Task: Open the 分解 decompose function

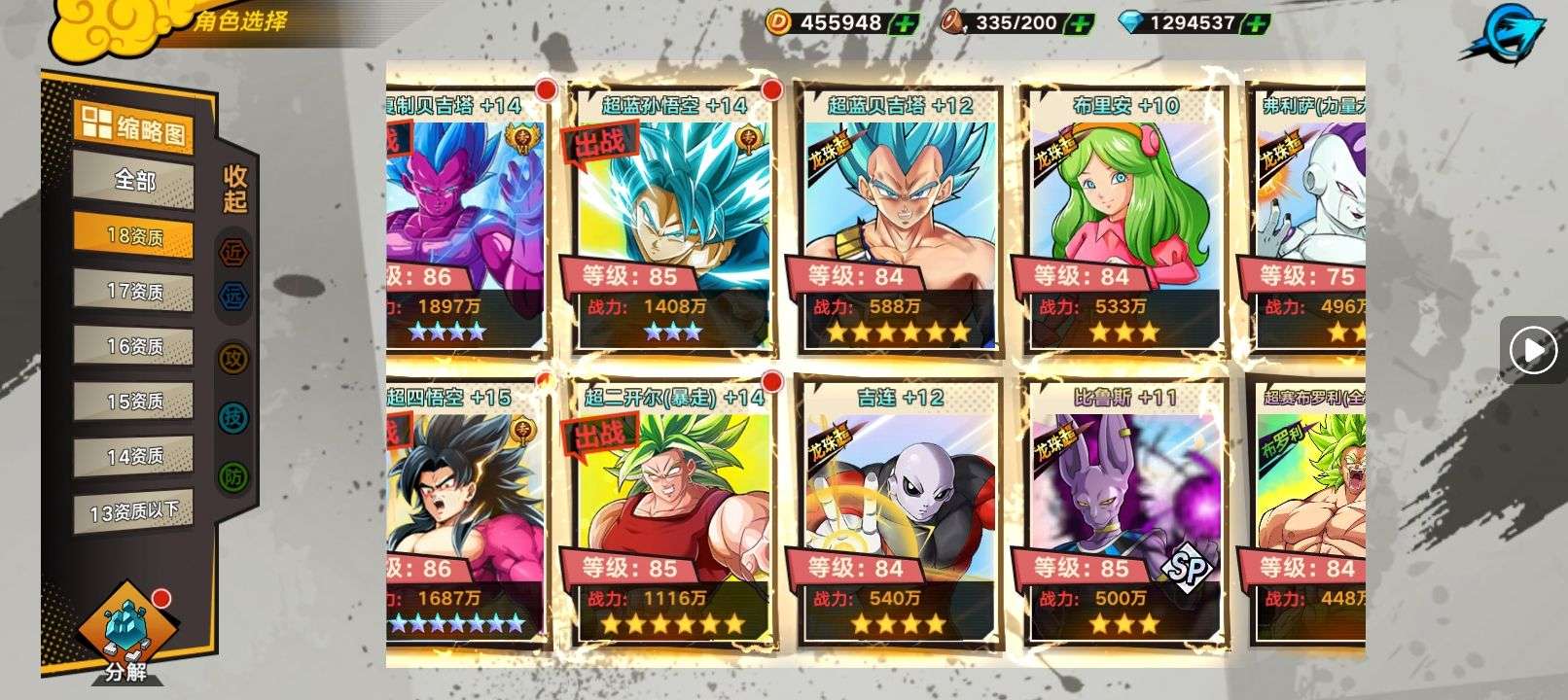Action: click(125, 634)
